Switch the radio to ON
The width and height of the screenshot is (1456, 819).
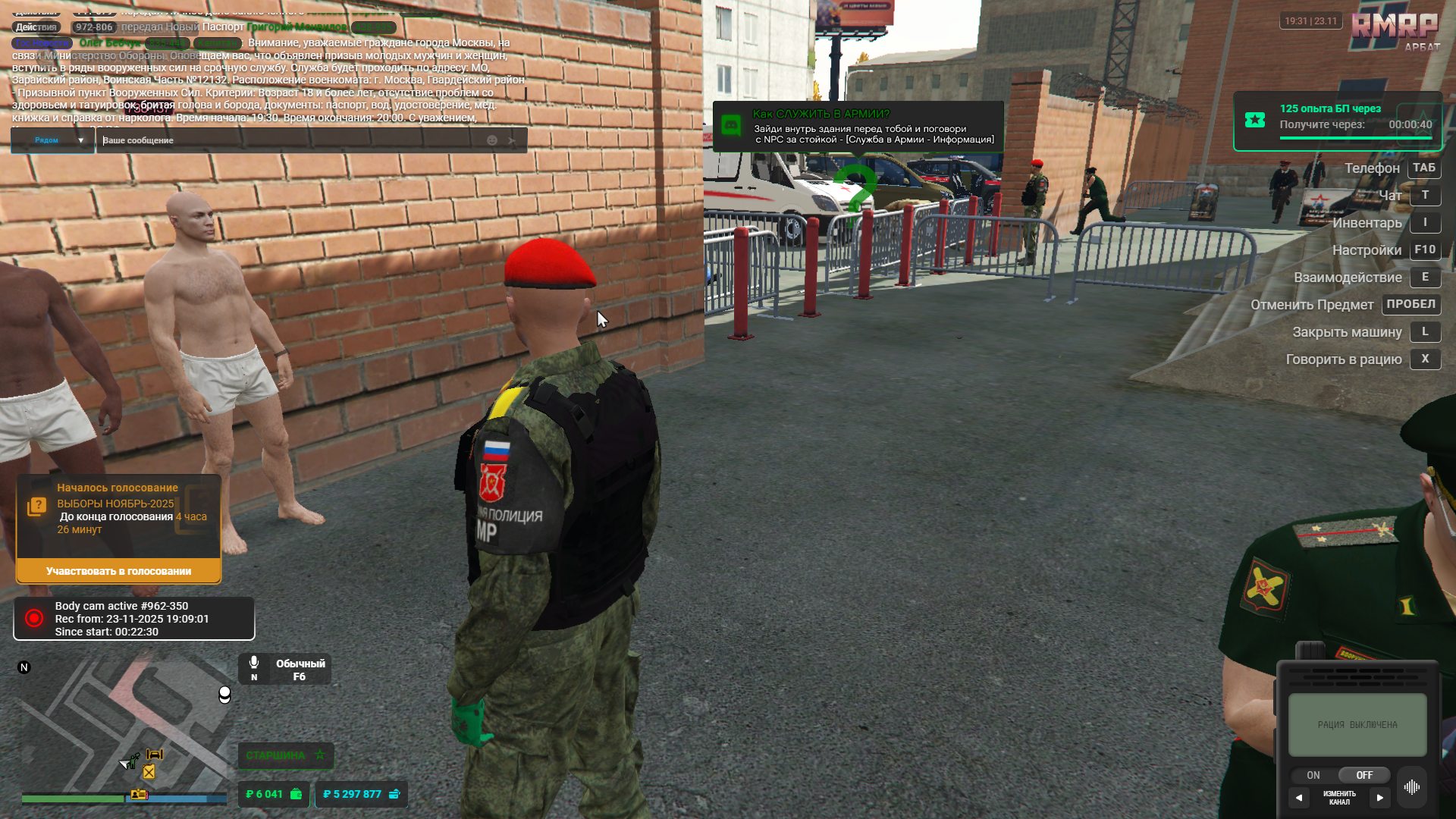pos(1313,775)
